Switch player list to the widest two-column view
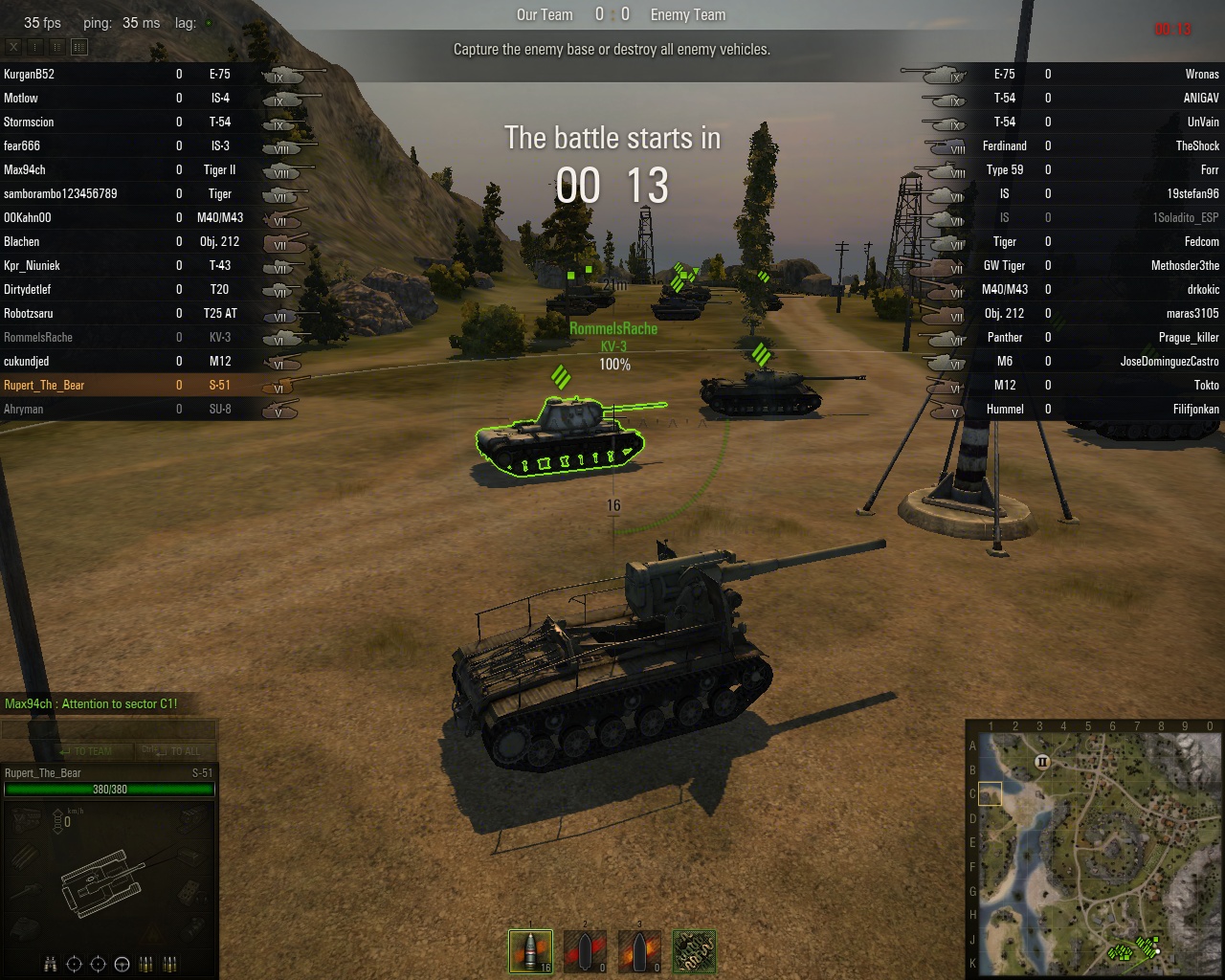The width and height of the screenshot is (1225, 980). (79, 47)
